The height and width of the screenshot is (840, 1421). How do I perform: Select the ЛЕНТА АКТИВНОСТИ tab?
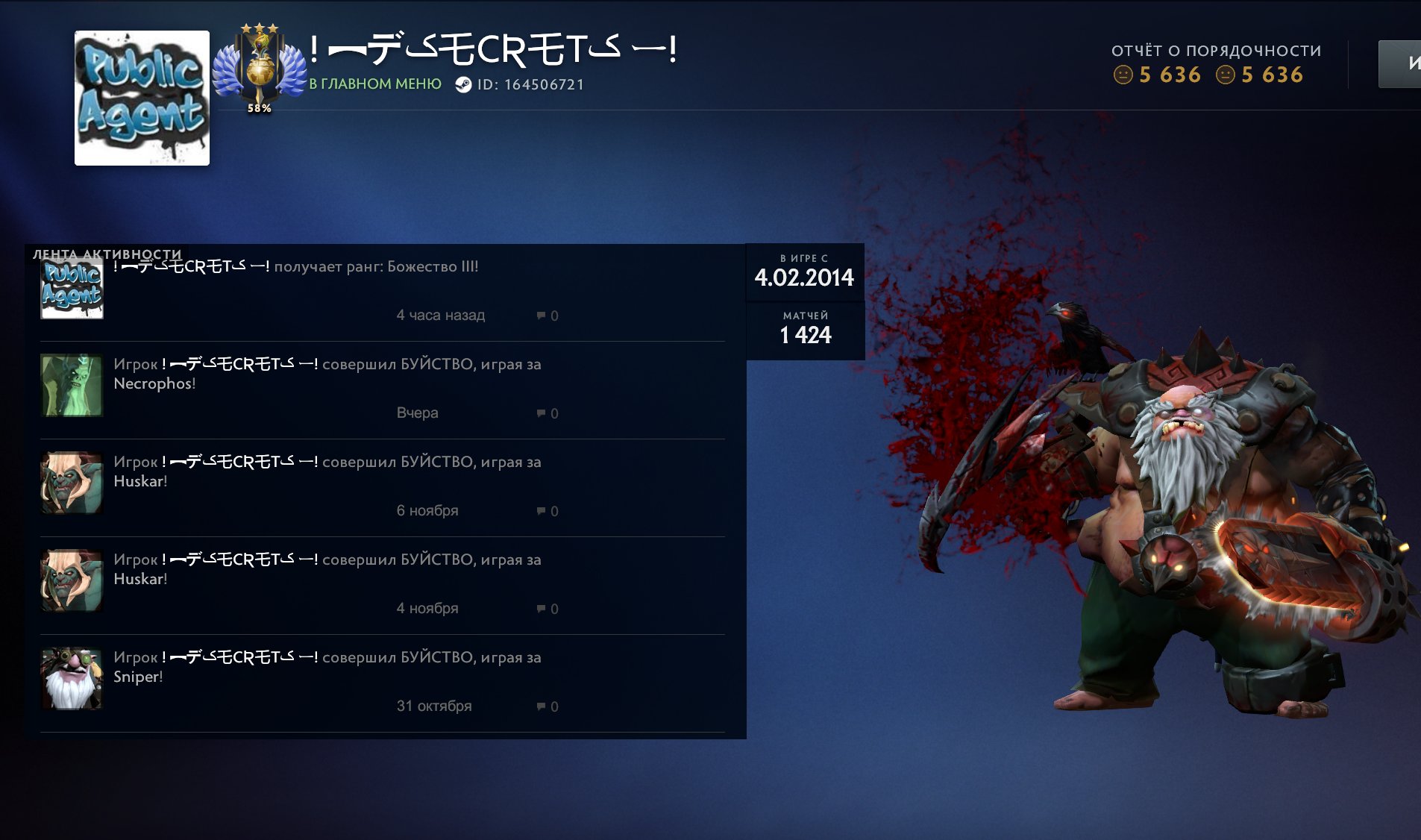[x=106, y=254]
